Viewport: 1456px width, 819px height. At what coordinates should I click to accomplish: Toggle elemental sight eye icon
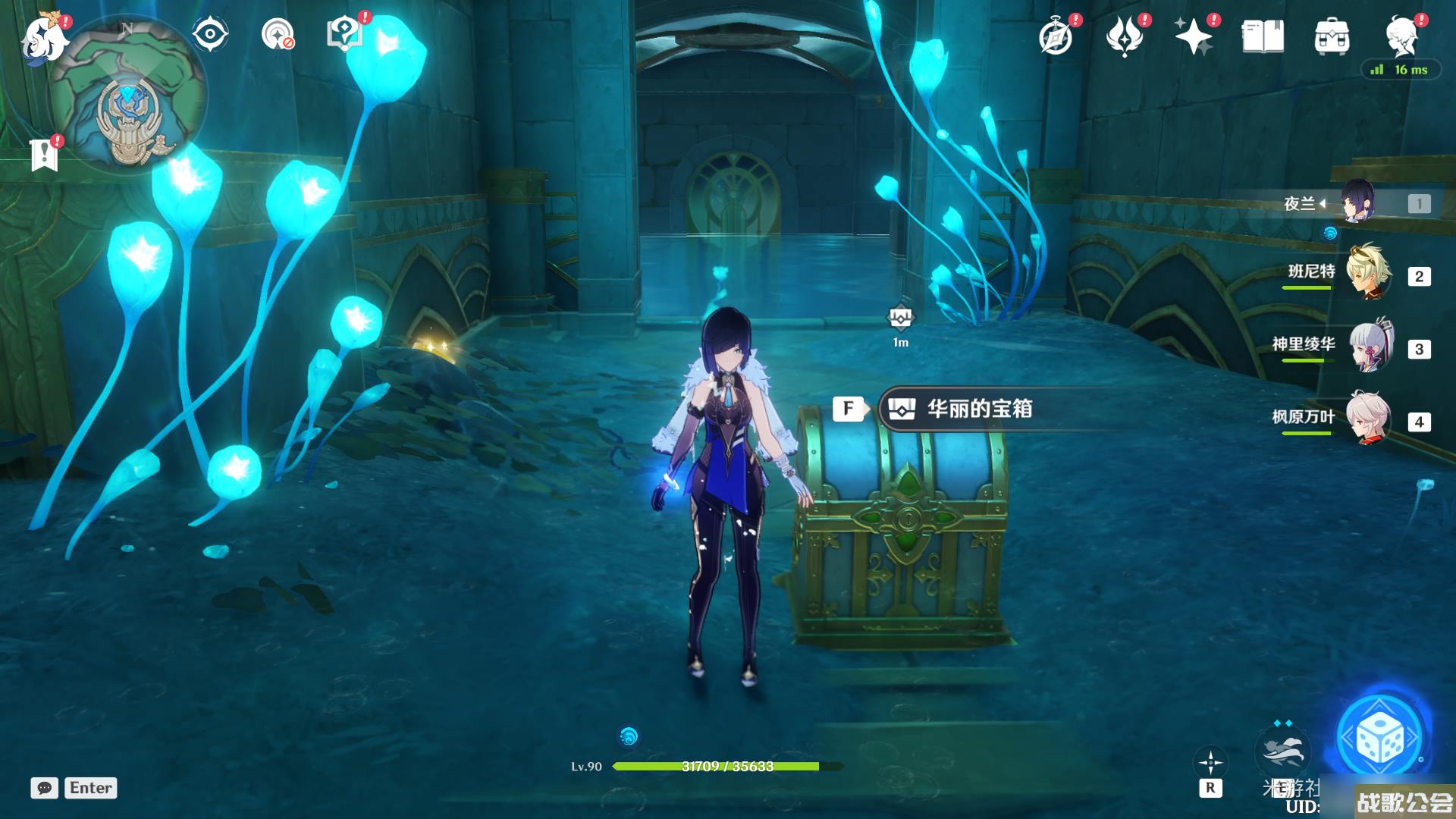pyautogui.click(x=209, y=34)
